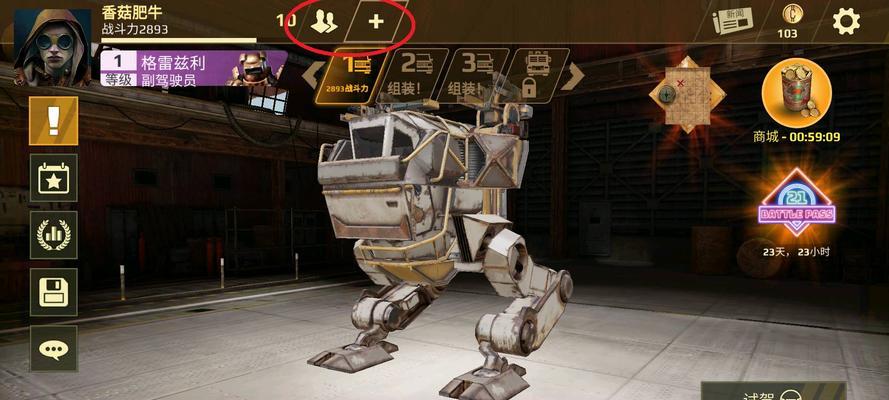Open the floppy disk blueprints button
Image resolution: width=889 pixels, height=400 pixels.
coord(53,292)
